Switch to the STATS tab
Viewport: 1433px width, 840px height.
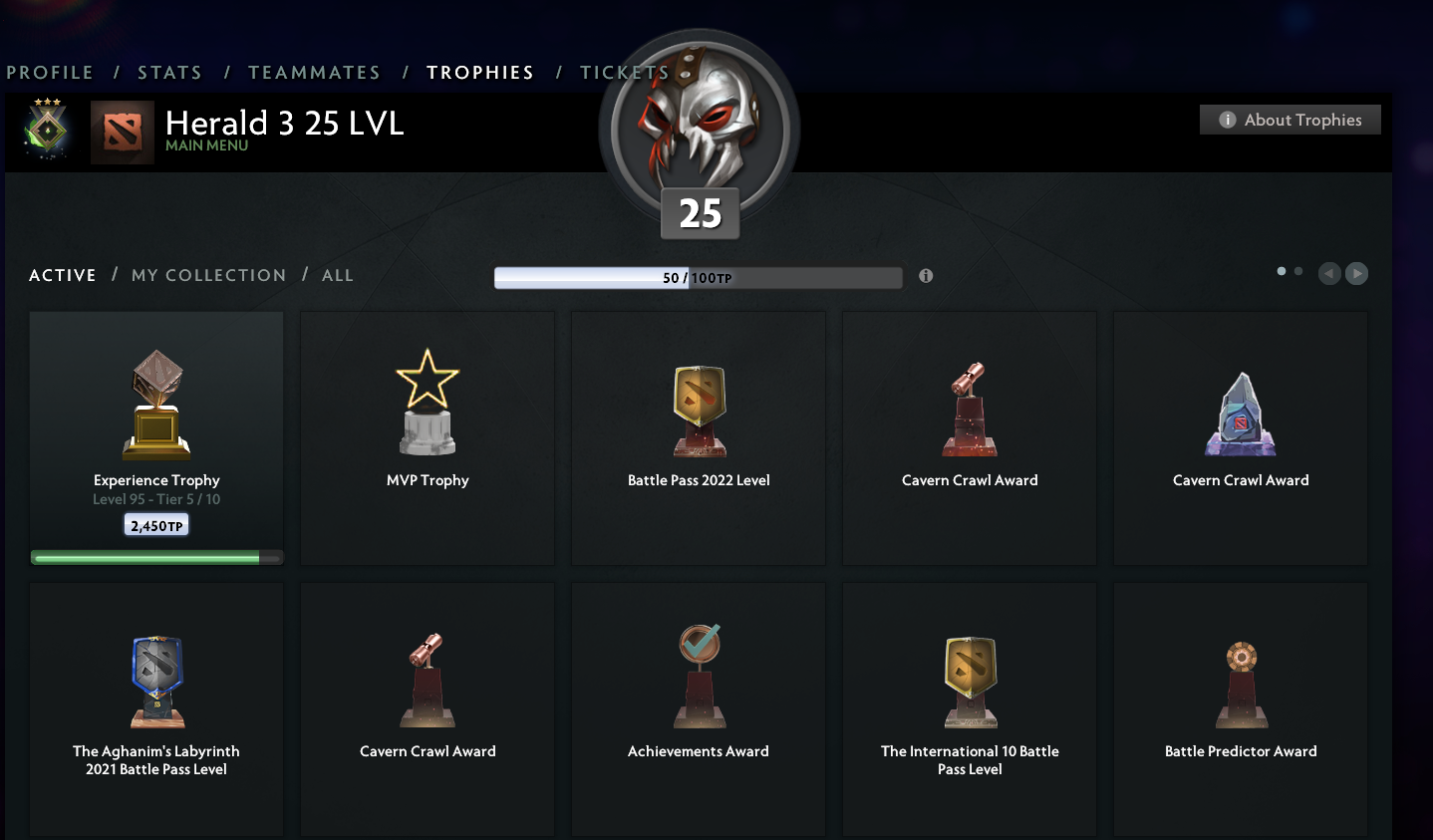coord(170,72)
